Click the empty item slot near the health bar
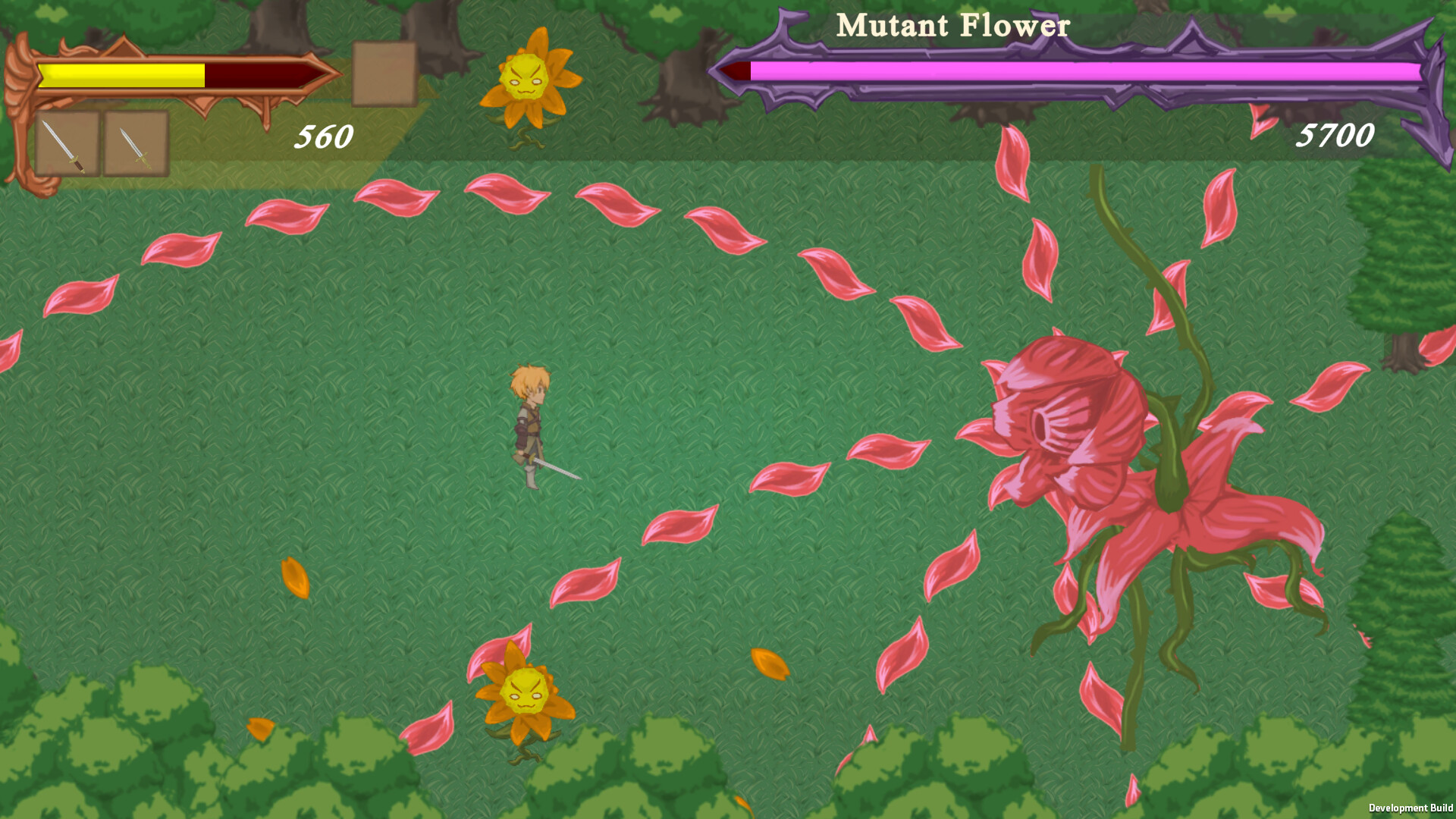 [381, 74]
